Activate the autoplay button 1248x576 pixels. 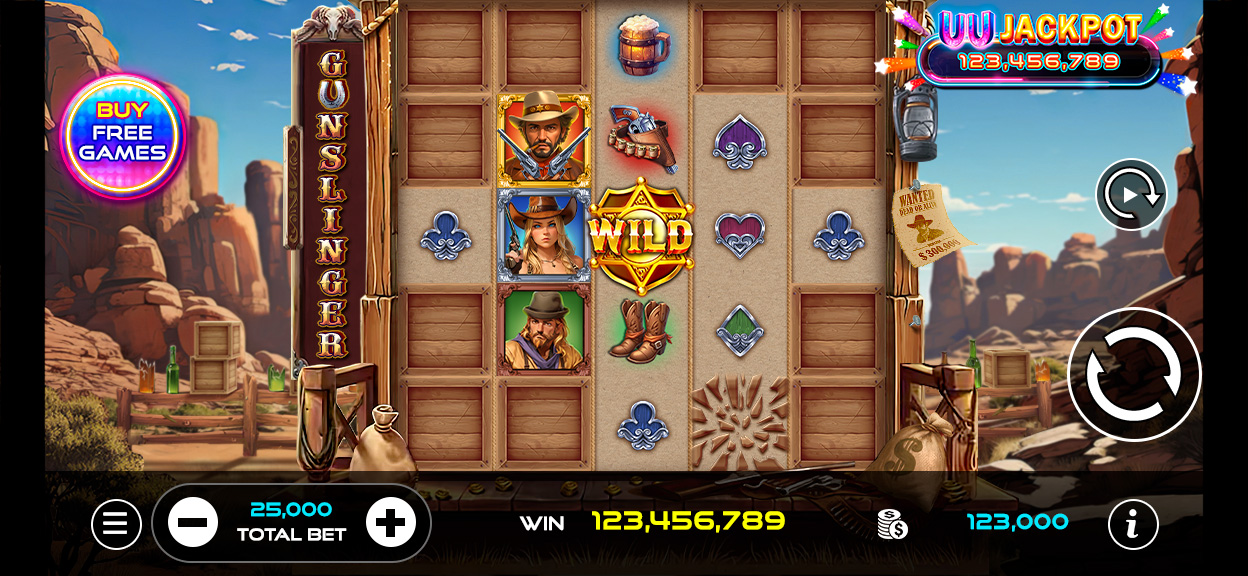[1131, 194]
